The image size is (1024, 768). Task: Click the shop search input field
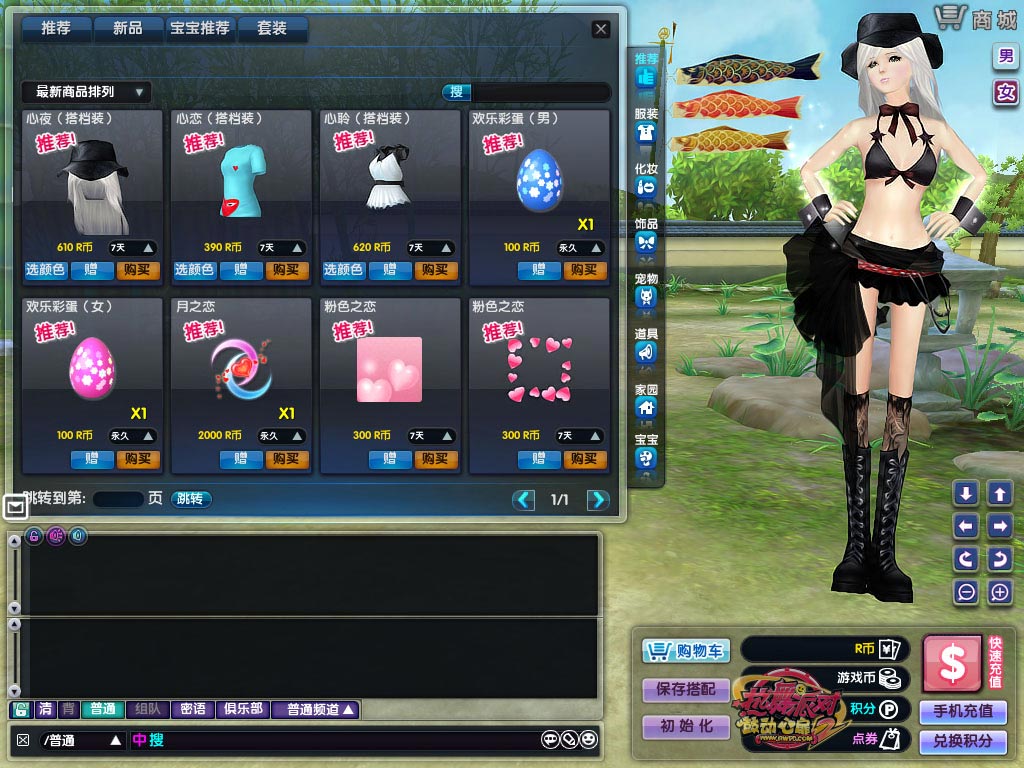(540, 92)
